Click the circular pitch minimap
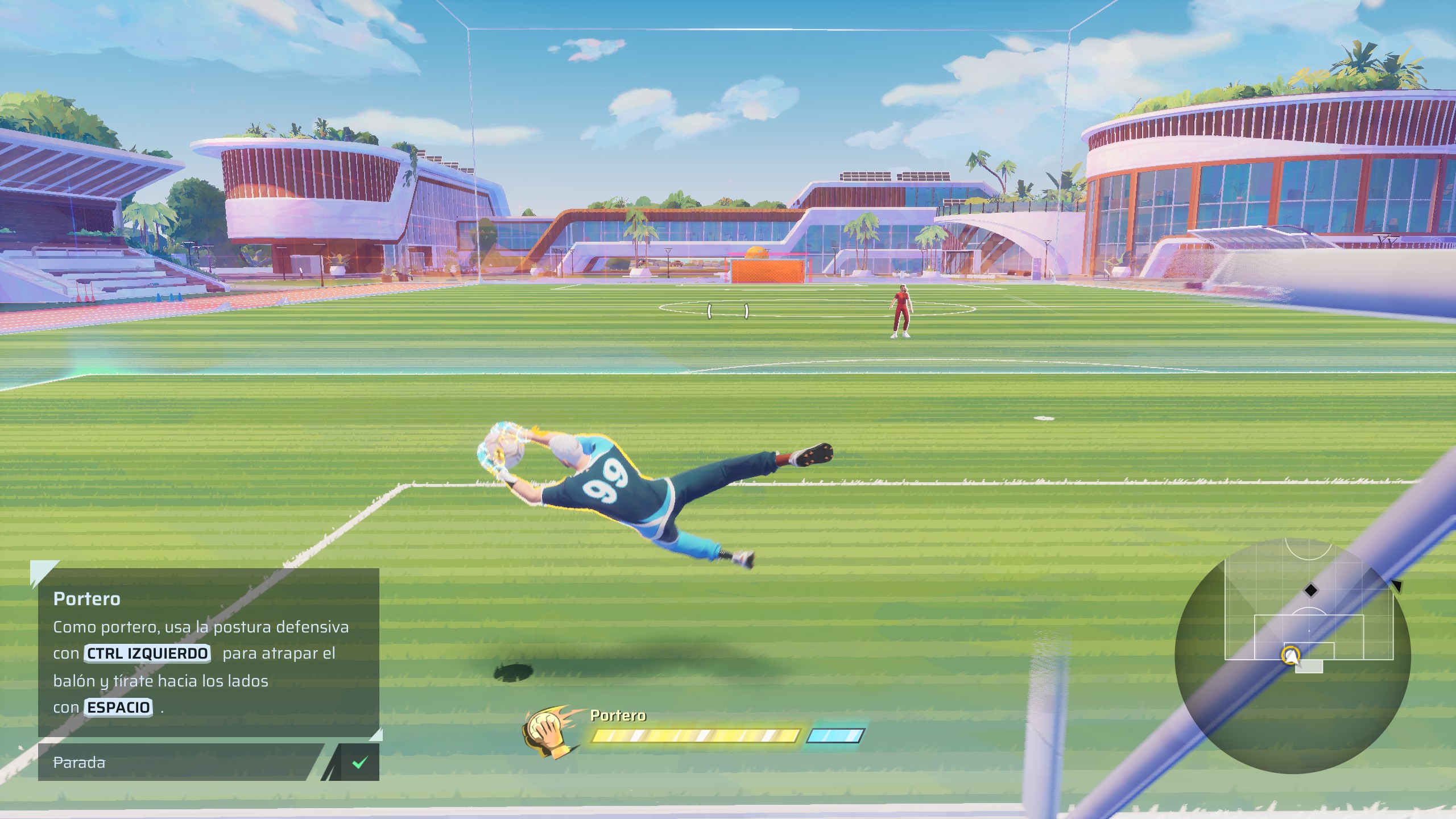 point(1292,655)
